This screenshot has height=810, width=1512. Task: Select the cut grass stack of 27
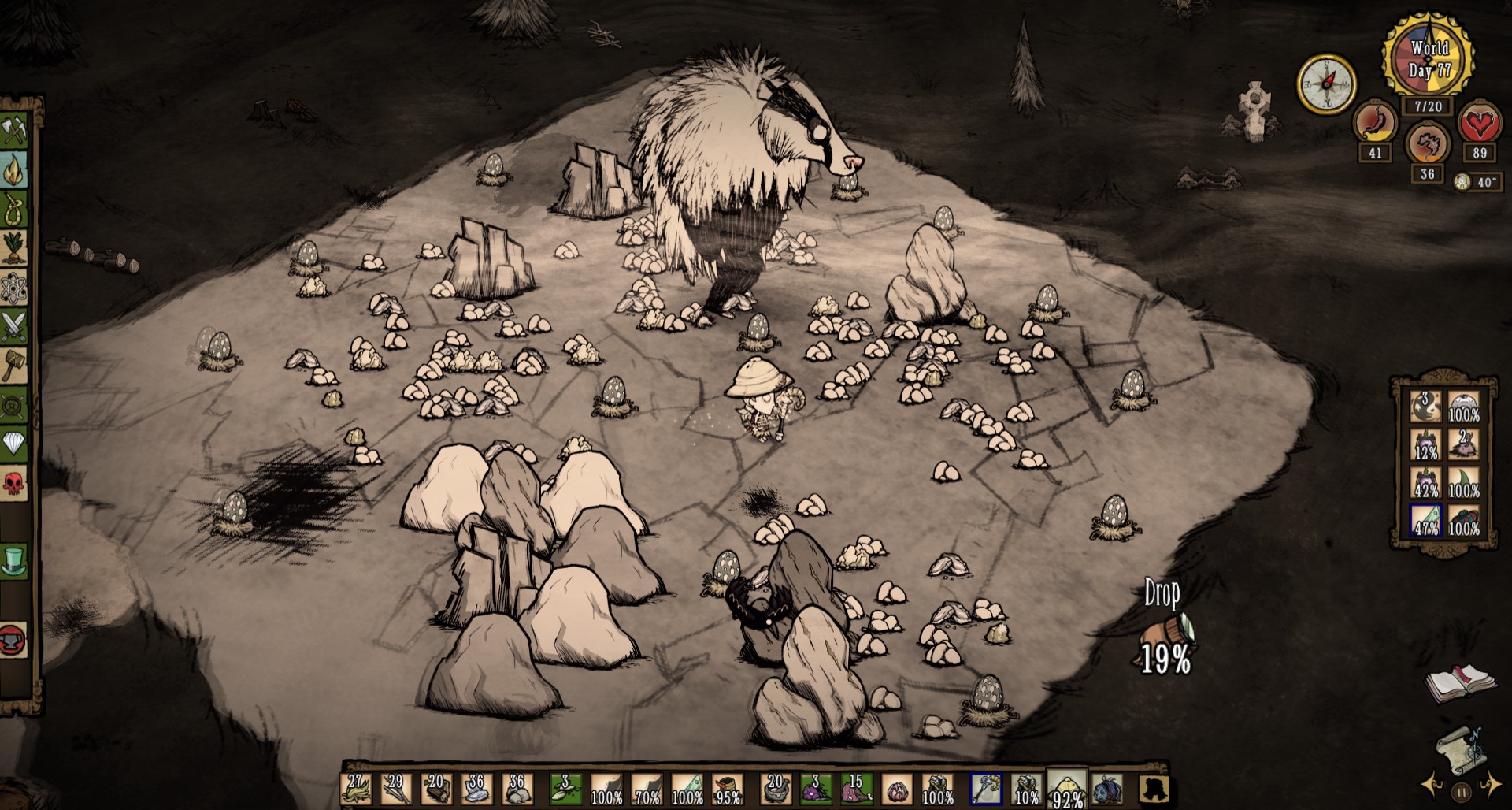click(x=356, y=789)
